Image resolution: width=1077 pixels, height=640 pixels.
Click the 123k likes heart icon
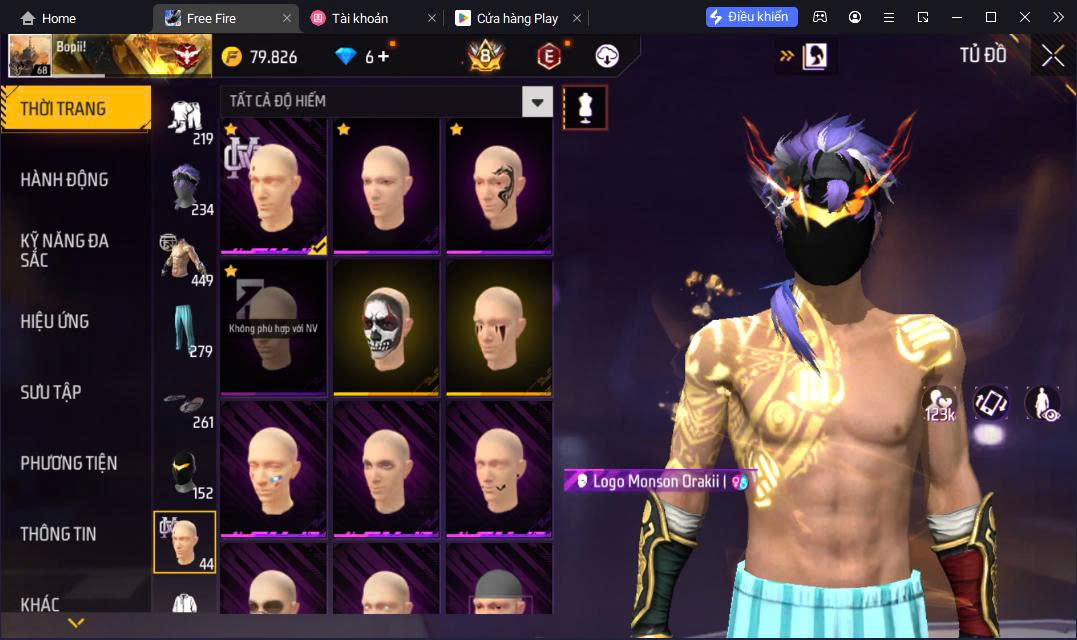tap(940, 404)
